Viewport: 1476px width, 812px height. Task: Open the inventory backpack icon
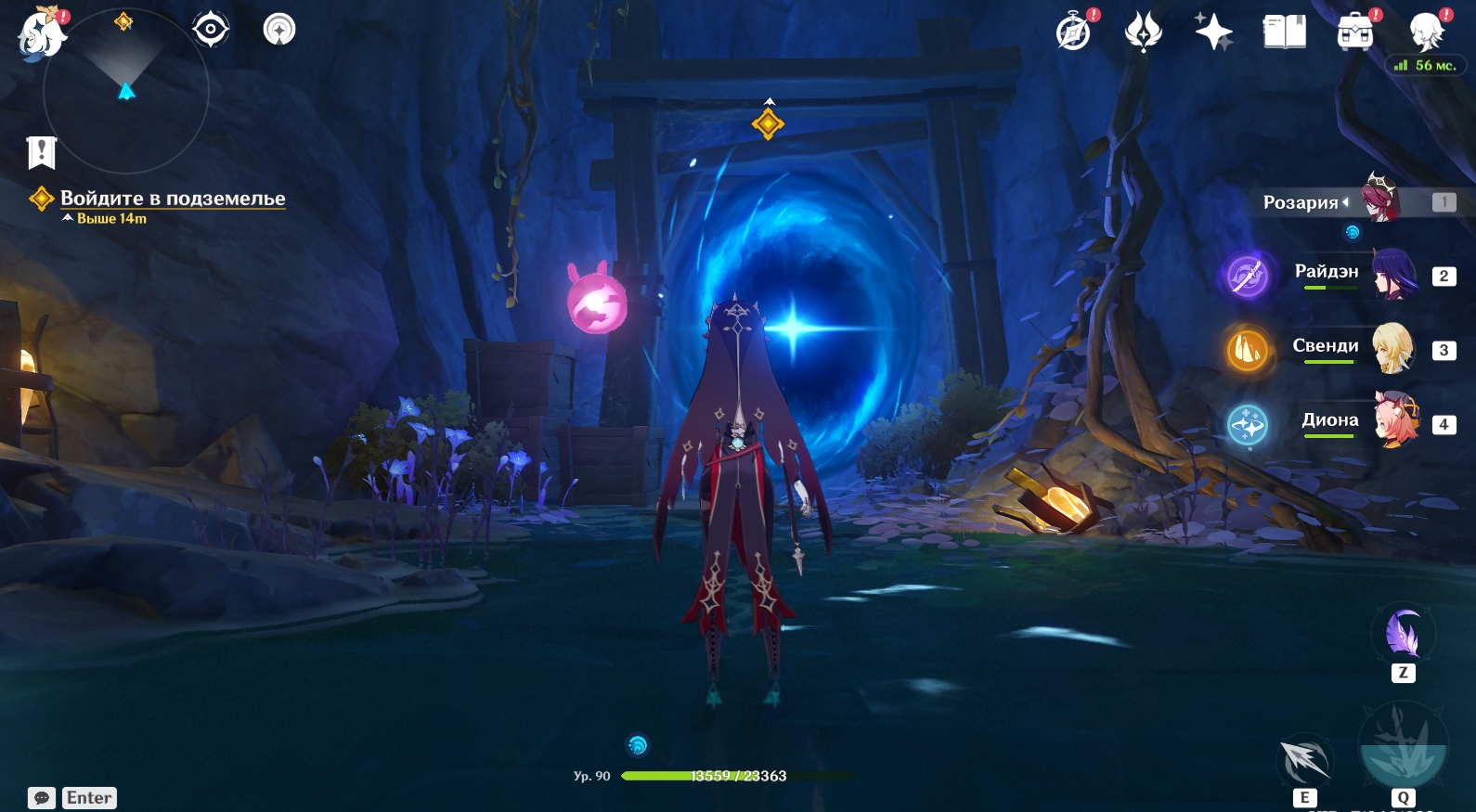click(x=1355, y=32)
